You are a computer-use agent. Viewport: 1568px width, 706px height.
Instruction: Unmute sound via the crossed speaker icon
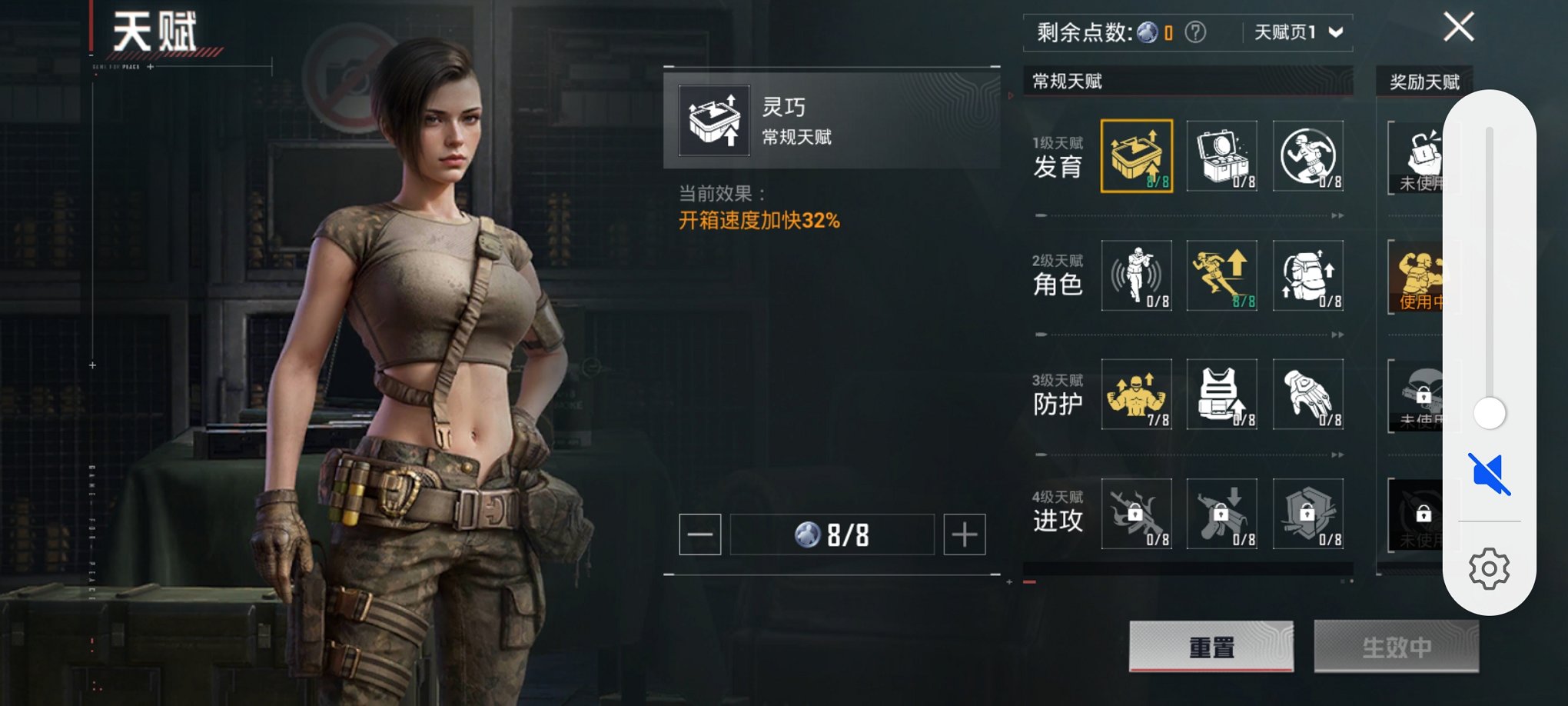tap(1489, 474)
